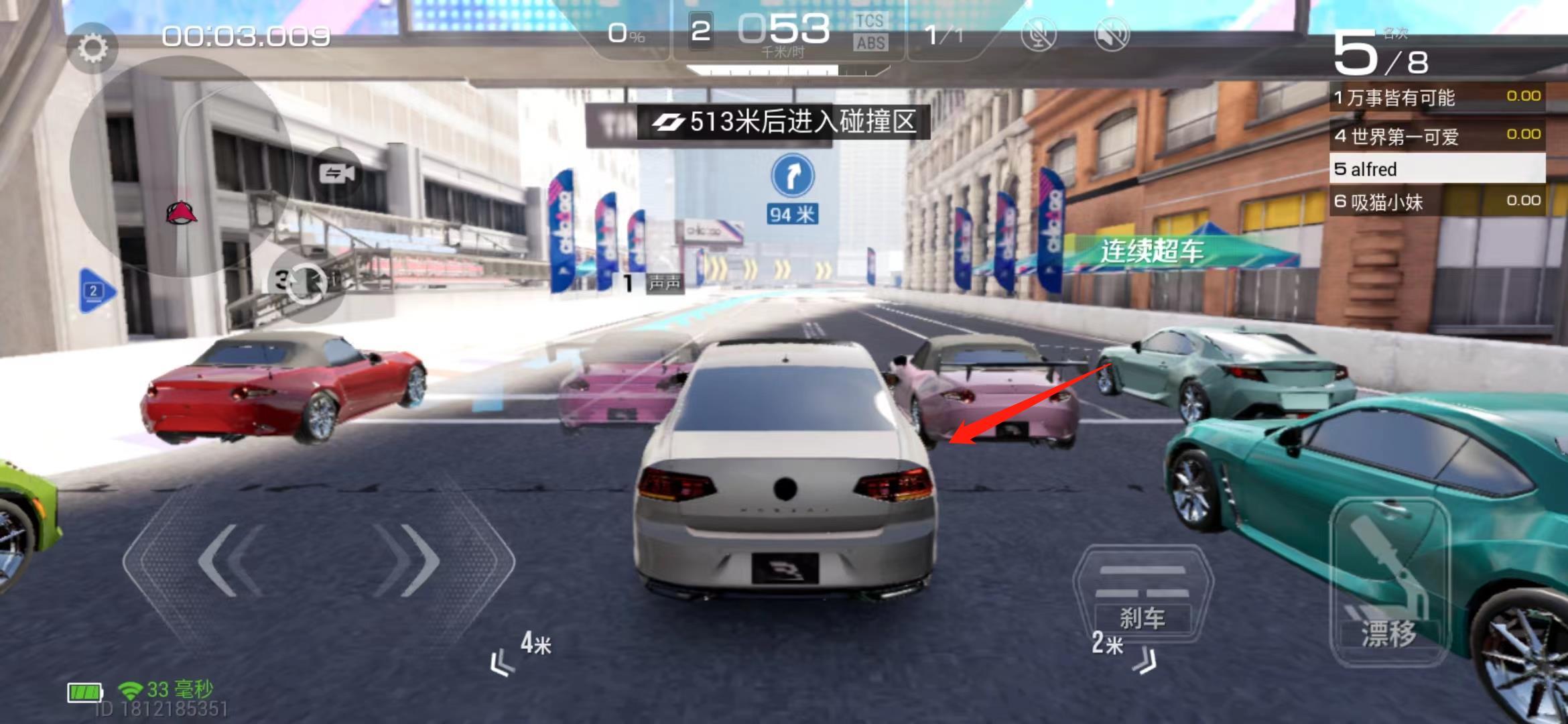
Task: Tap the race timer 00:03.009
Action: pyautogui.click(x=244, y=37)
